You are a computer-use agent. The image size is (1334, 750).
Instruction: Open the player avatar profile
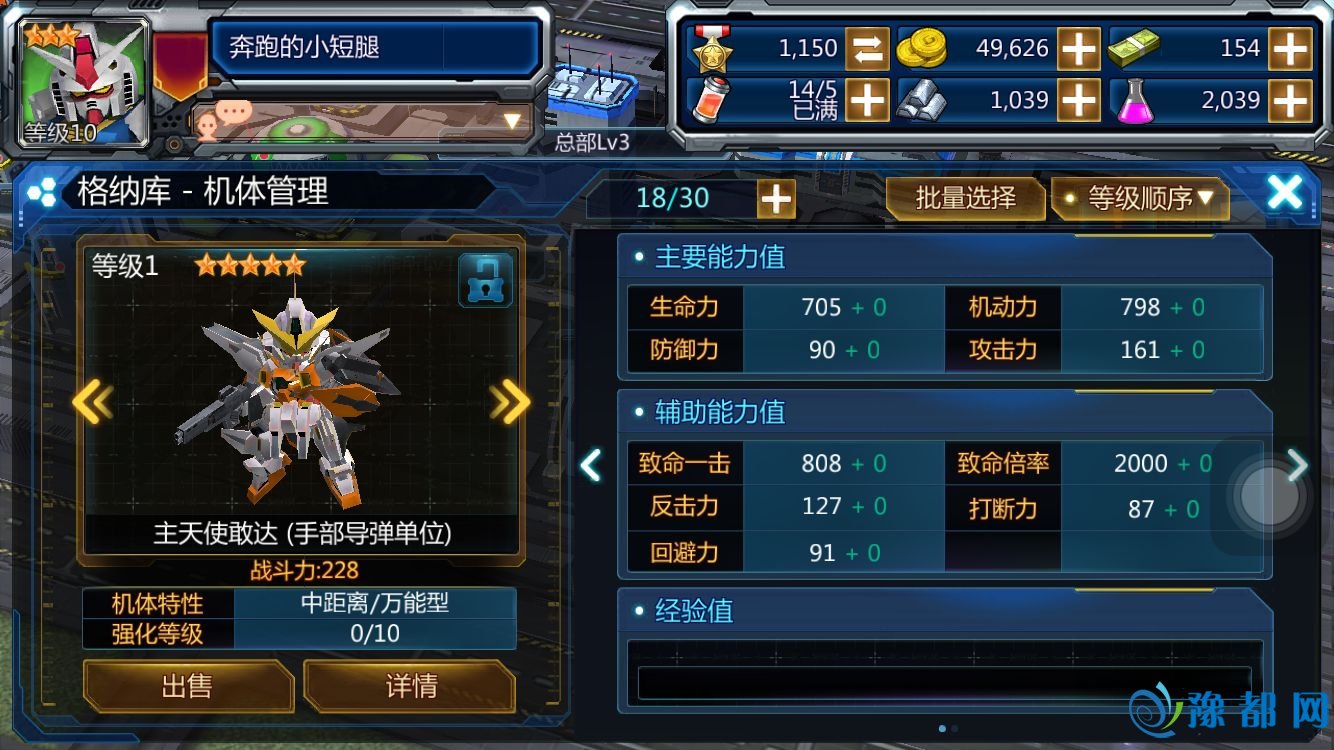(86, 82)
